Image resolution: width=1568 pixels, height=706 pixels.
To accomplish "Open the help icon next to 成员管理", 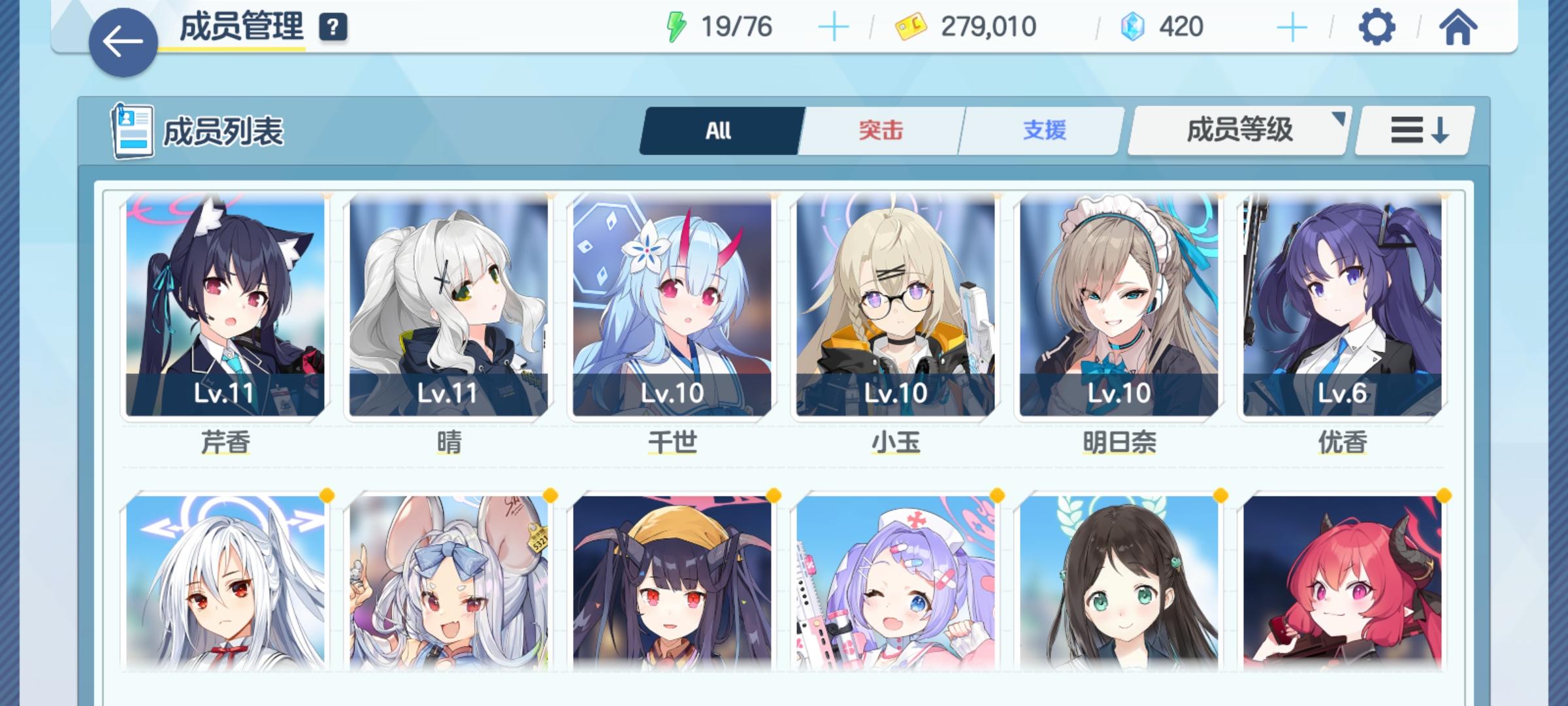I will coord(333,27).
